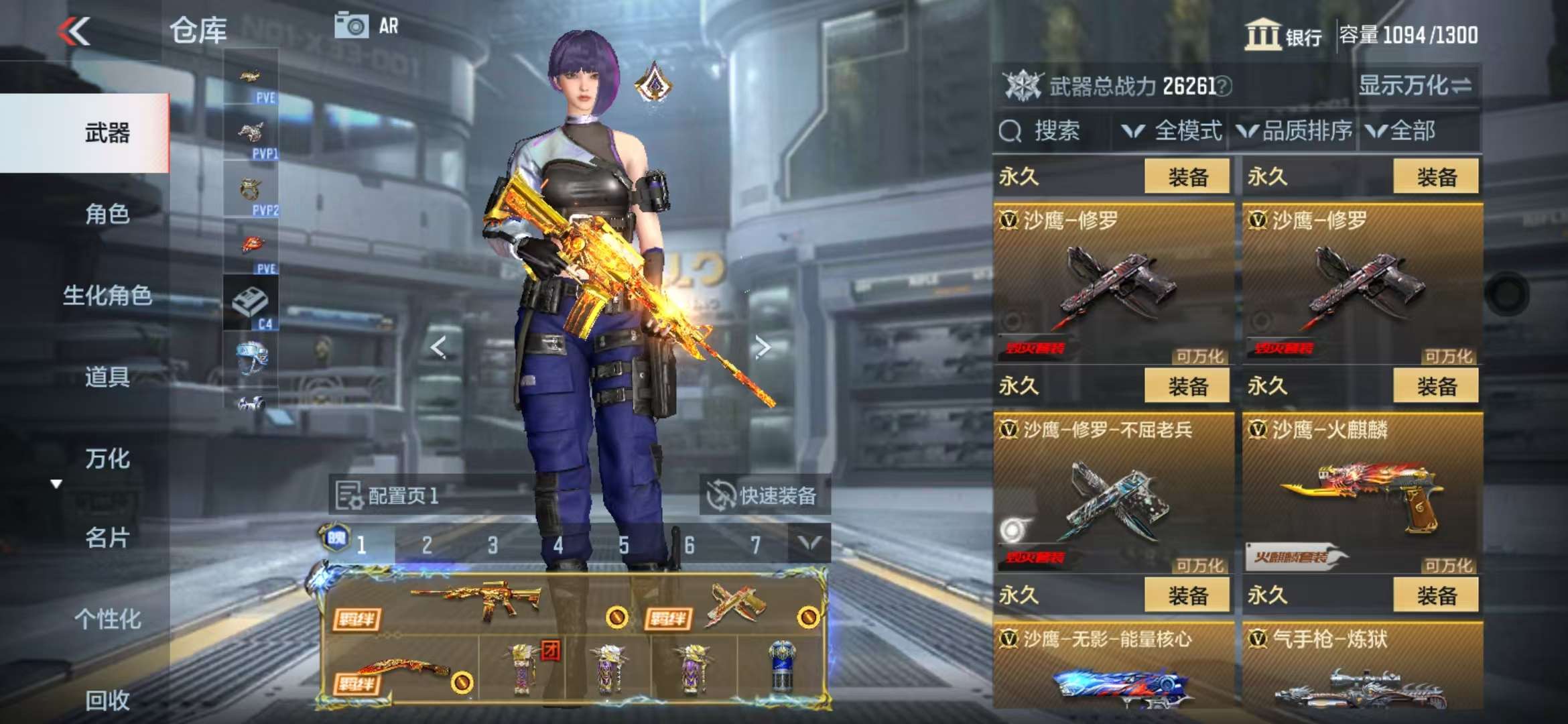The image size is (1568, 724).
Task: Open the 角色 character tab
Action: 107,215
